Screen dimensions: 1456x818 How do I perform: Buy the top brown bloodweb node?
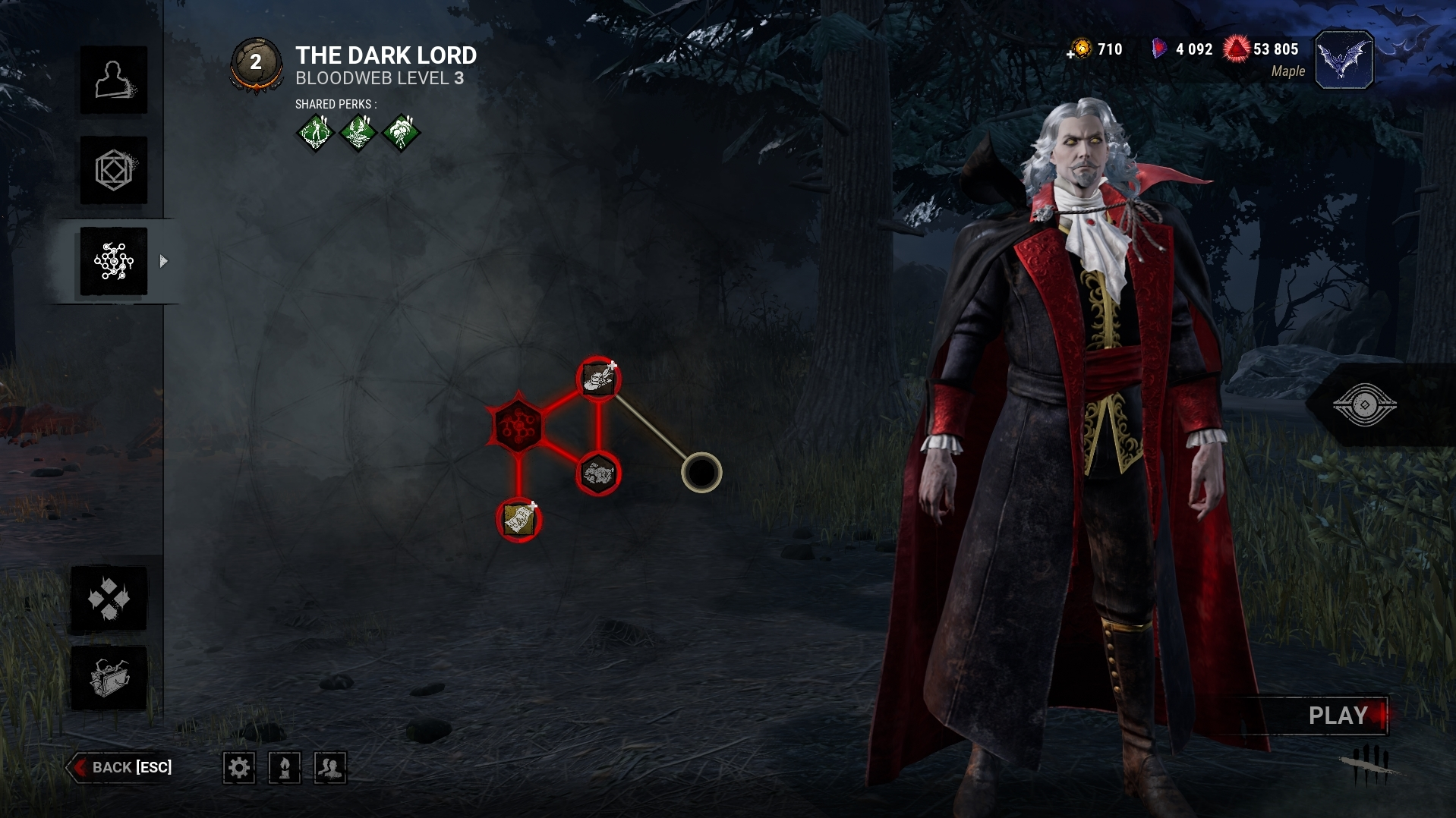598,379
